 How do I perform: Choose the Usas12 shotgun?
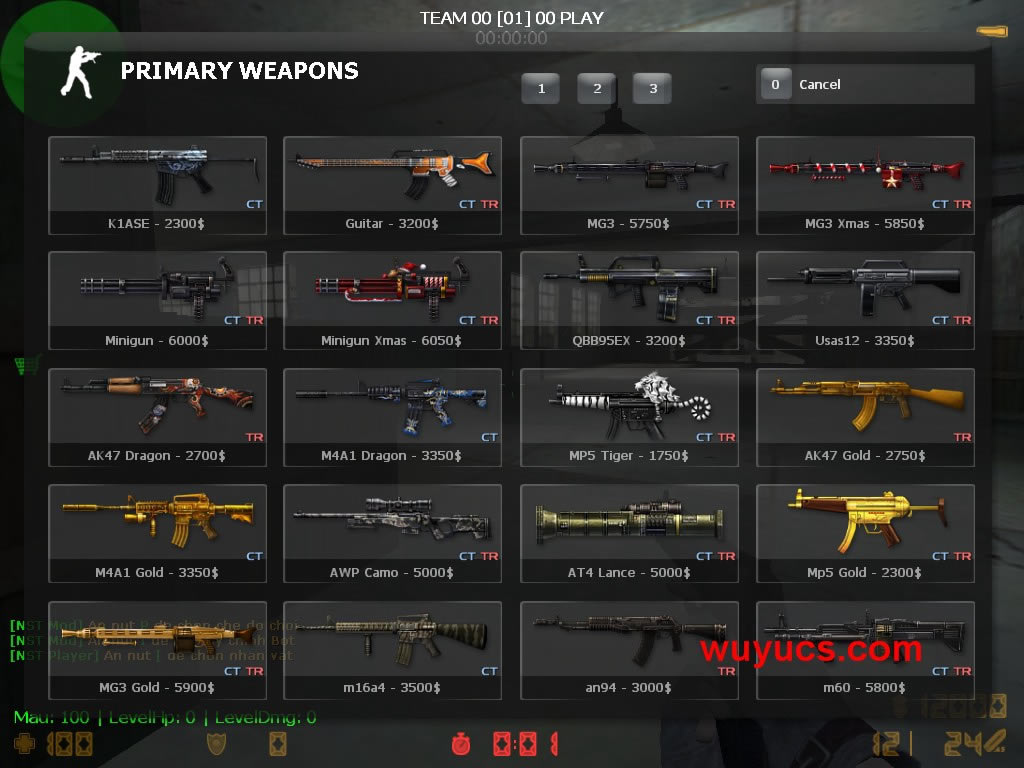coord(865,300)
